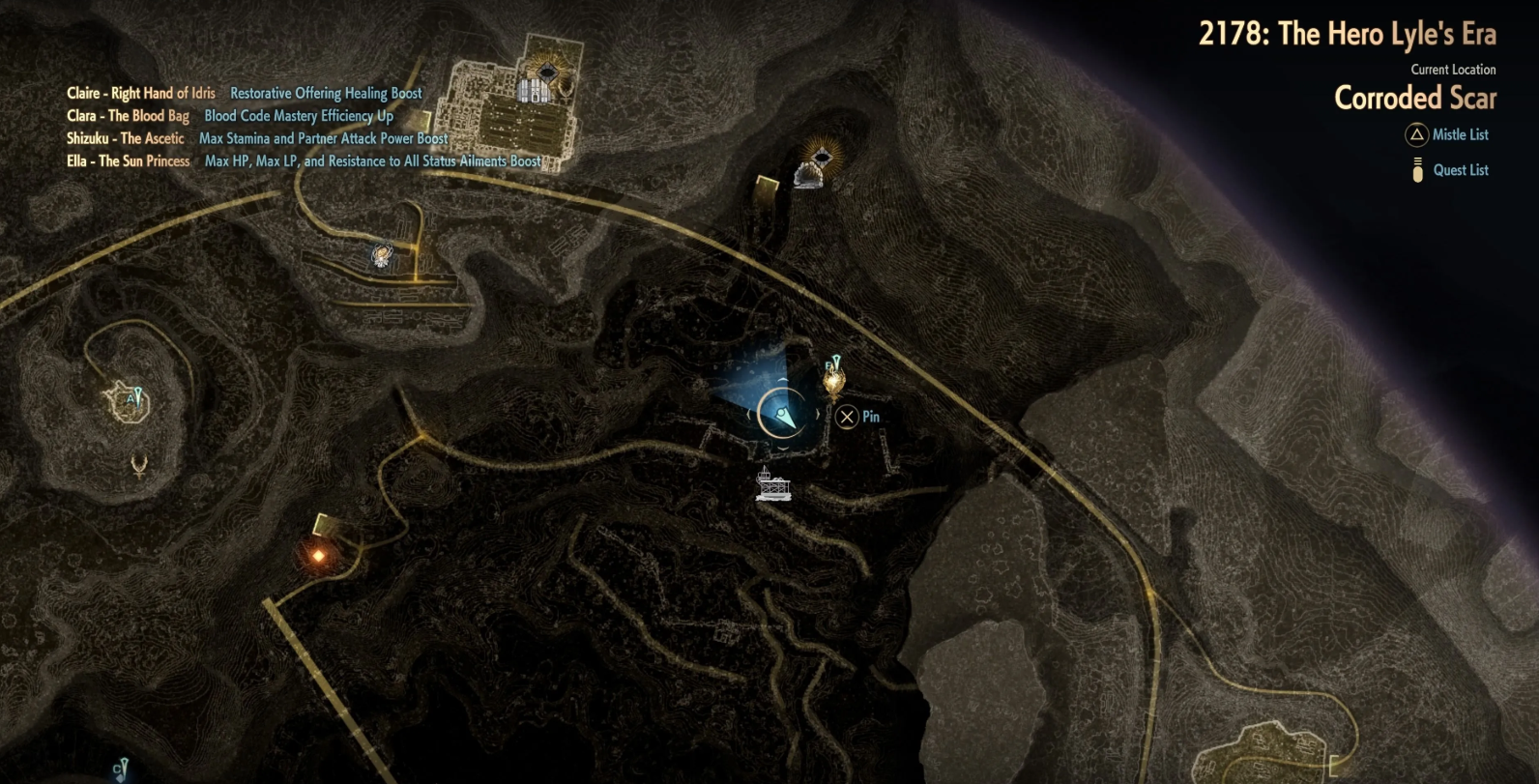Image resolution: width=1539 pixels, height=784 pixels.
Task: Select the white gate building map icon
Action: [x=534, y=91]
